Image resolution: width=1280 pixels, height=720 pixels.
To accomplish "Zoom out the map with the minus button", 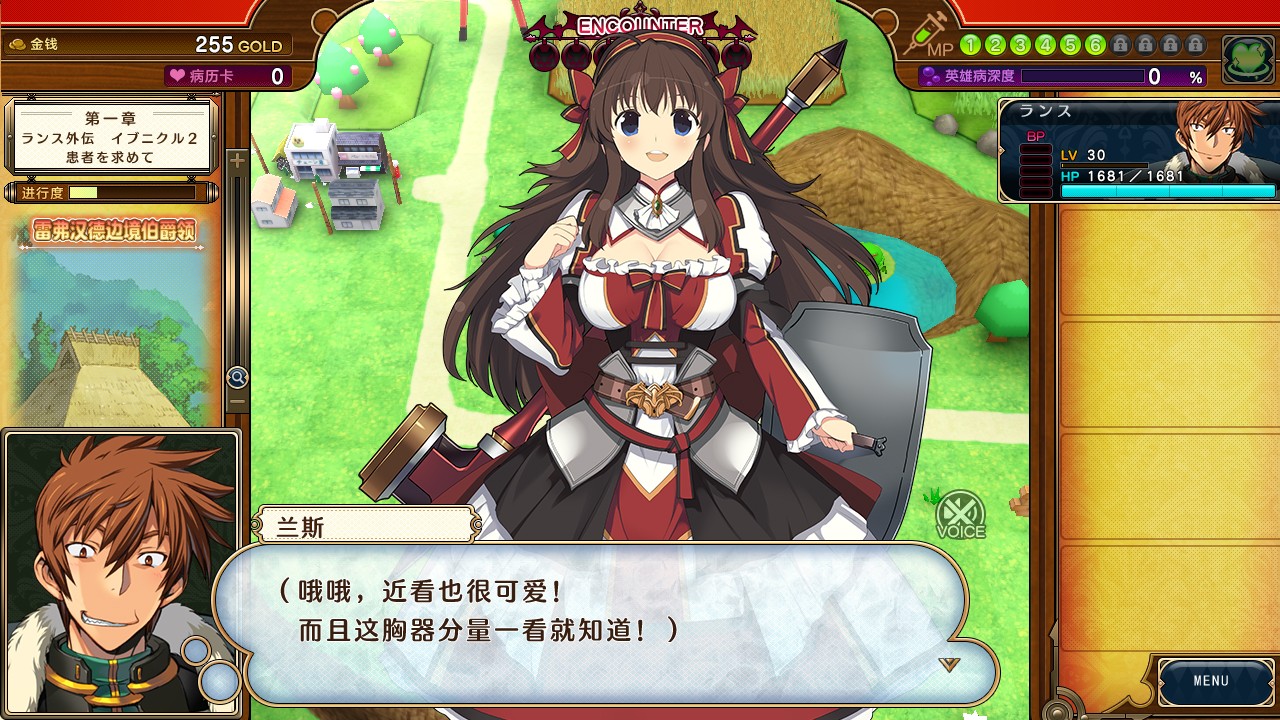I will click(237, 402).
